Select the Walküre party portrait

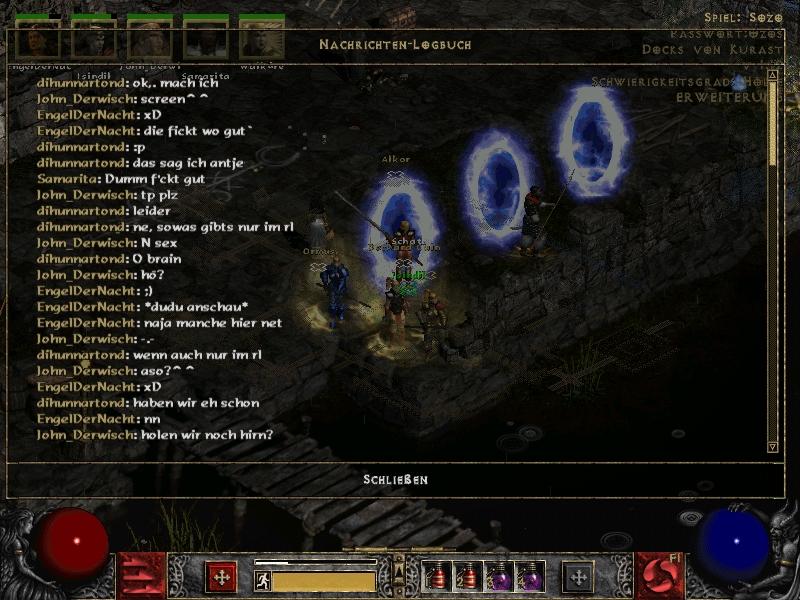coord(261,40)
